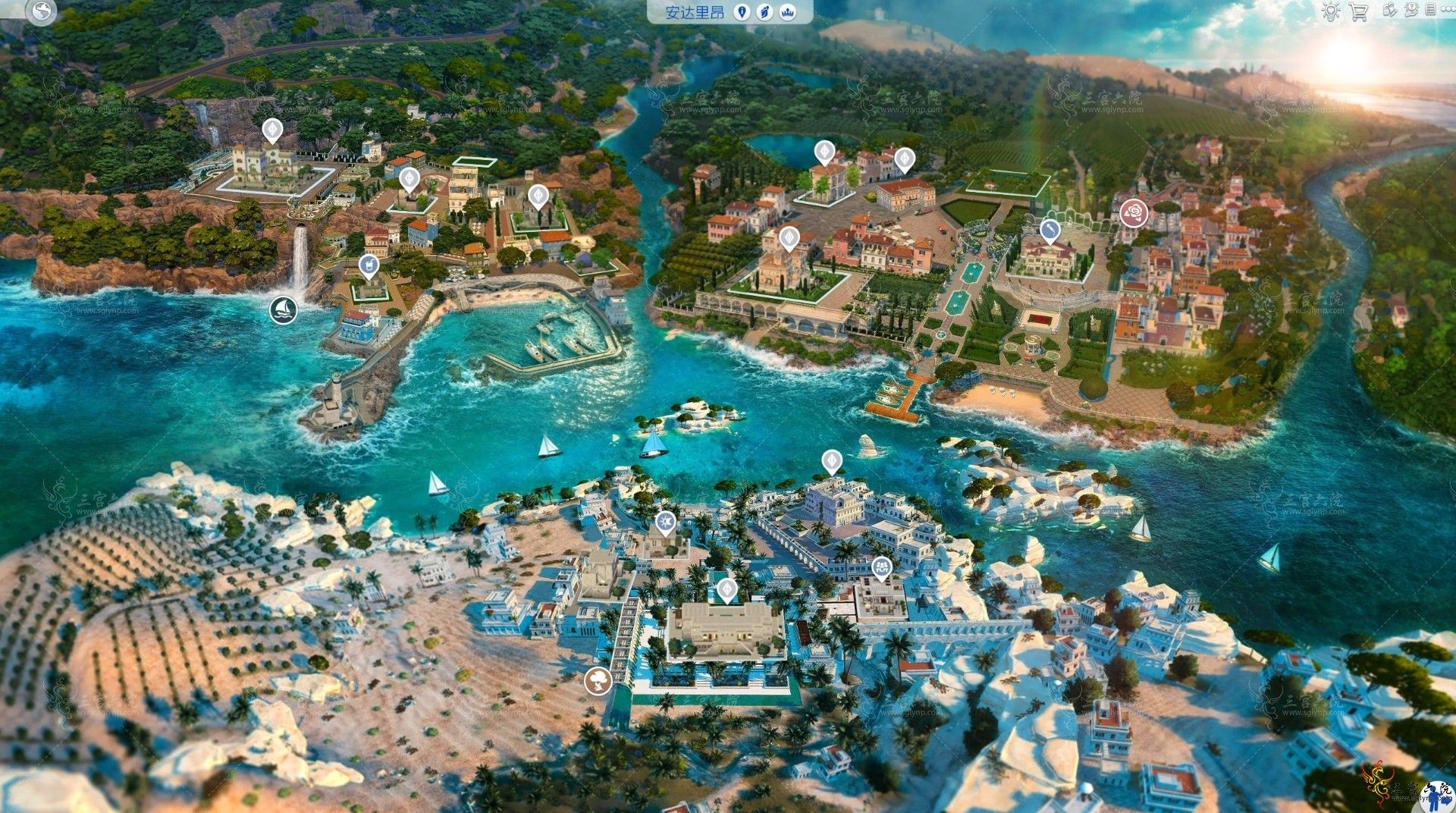
Task: Choose the tree marker near the pool villa
Action: [598, 680]
